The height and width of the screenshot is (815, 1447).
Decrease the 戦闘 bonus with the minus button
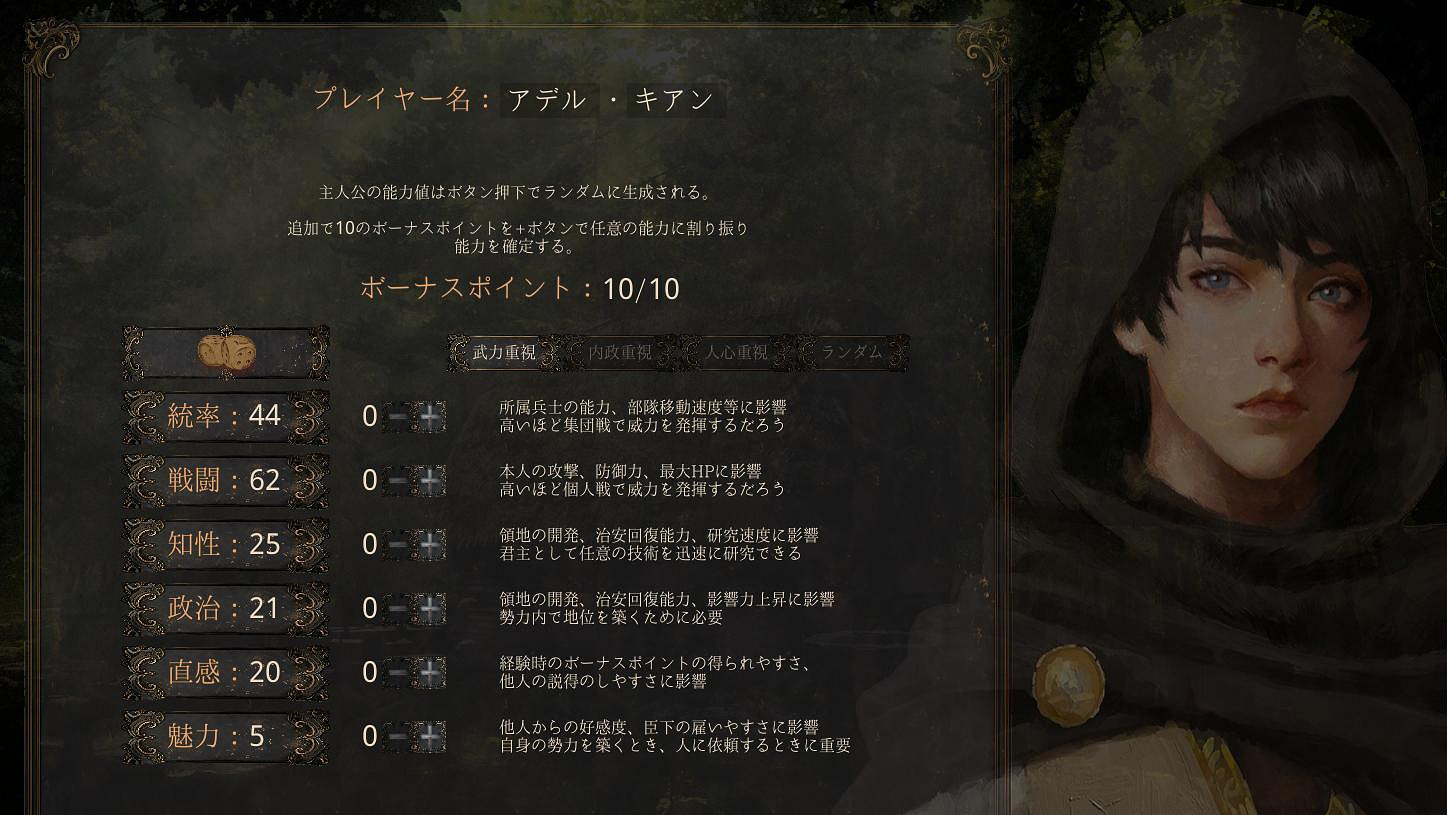click(x=398, y=480)
